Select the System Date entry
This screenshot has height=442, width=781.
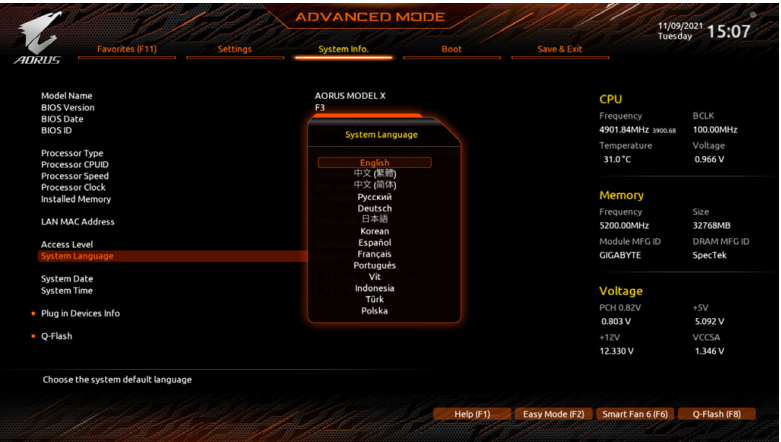67,279
